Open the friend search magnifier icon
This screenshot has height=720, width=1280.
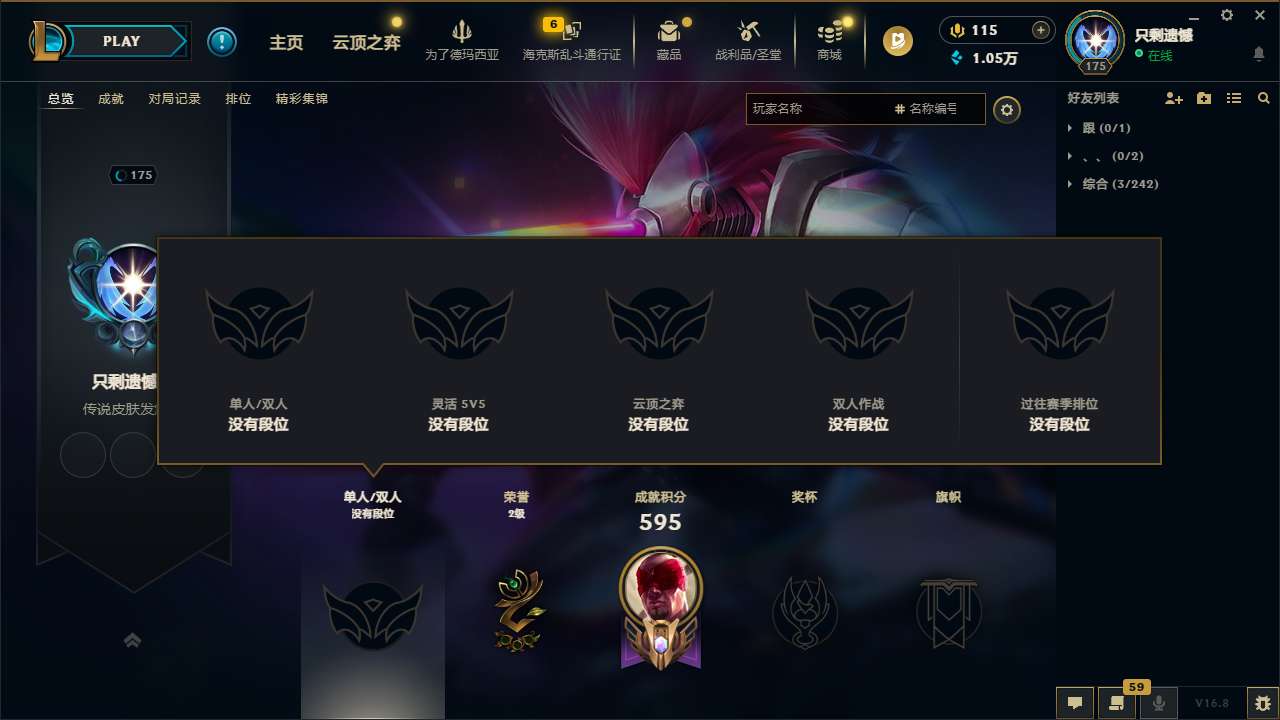click(1263, 98)
